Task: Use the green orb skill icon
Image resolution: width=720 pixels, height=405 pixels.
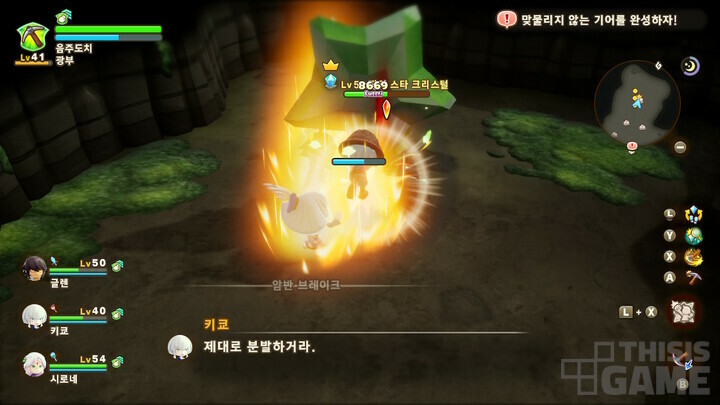Action: [693, 236]
